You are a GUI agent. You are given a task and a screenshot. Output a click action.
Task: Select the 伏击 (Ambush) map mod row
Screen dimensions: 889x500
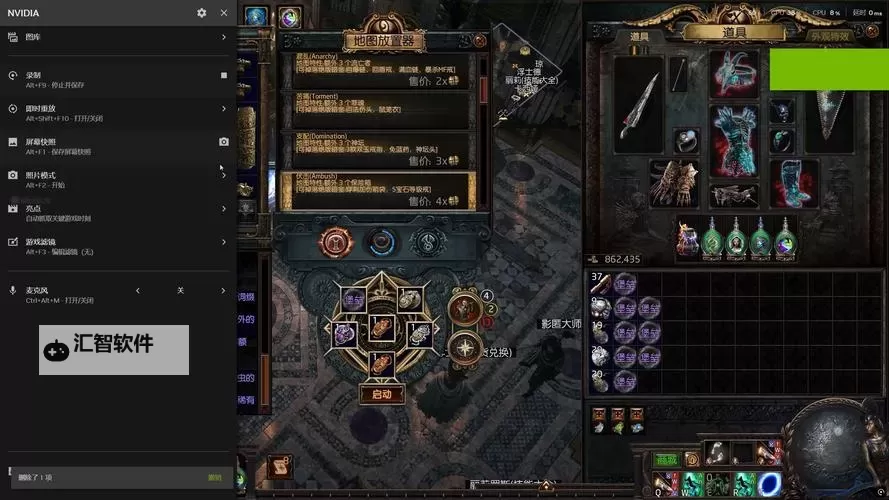[379, 190]
